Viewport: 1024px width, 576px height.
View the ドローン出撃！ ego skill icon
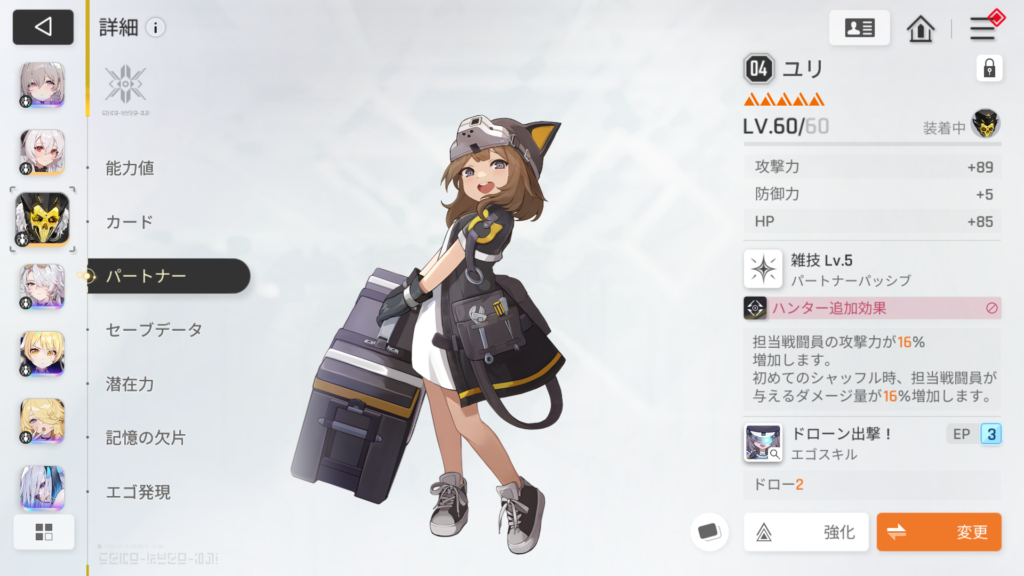tap(763, 443)
